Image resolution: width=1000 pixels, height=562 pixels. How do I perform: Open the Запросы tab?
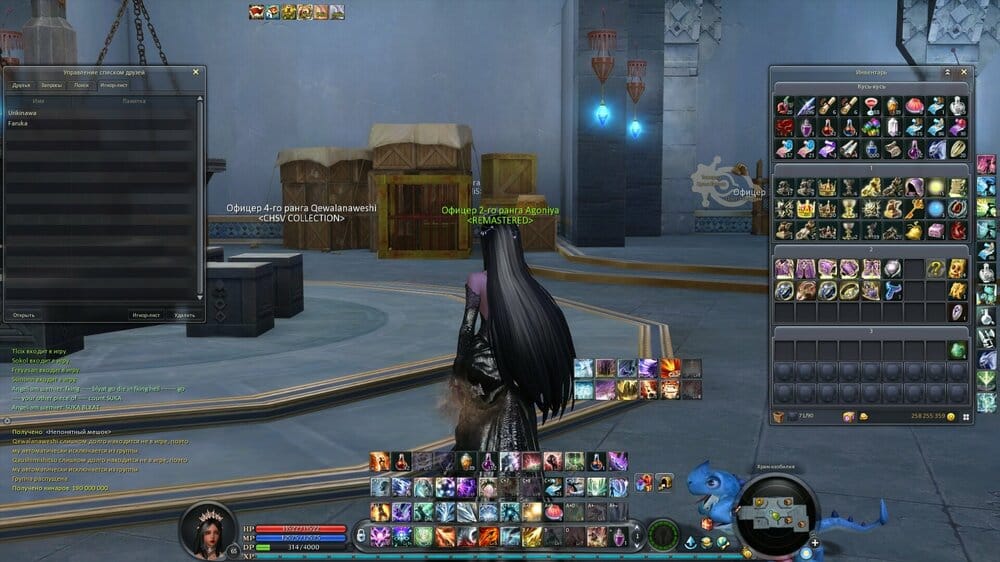51,86
